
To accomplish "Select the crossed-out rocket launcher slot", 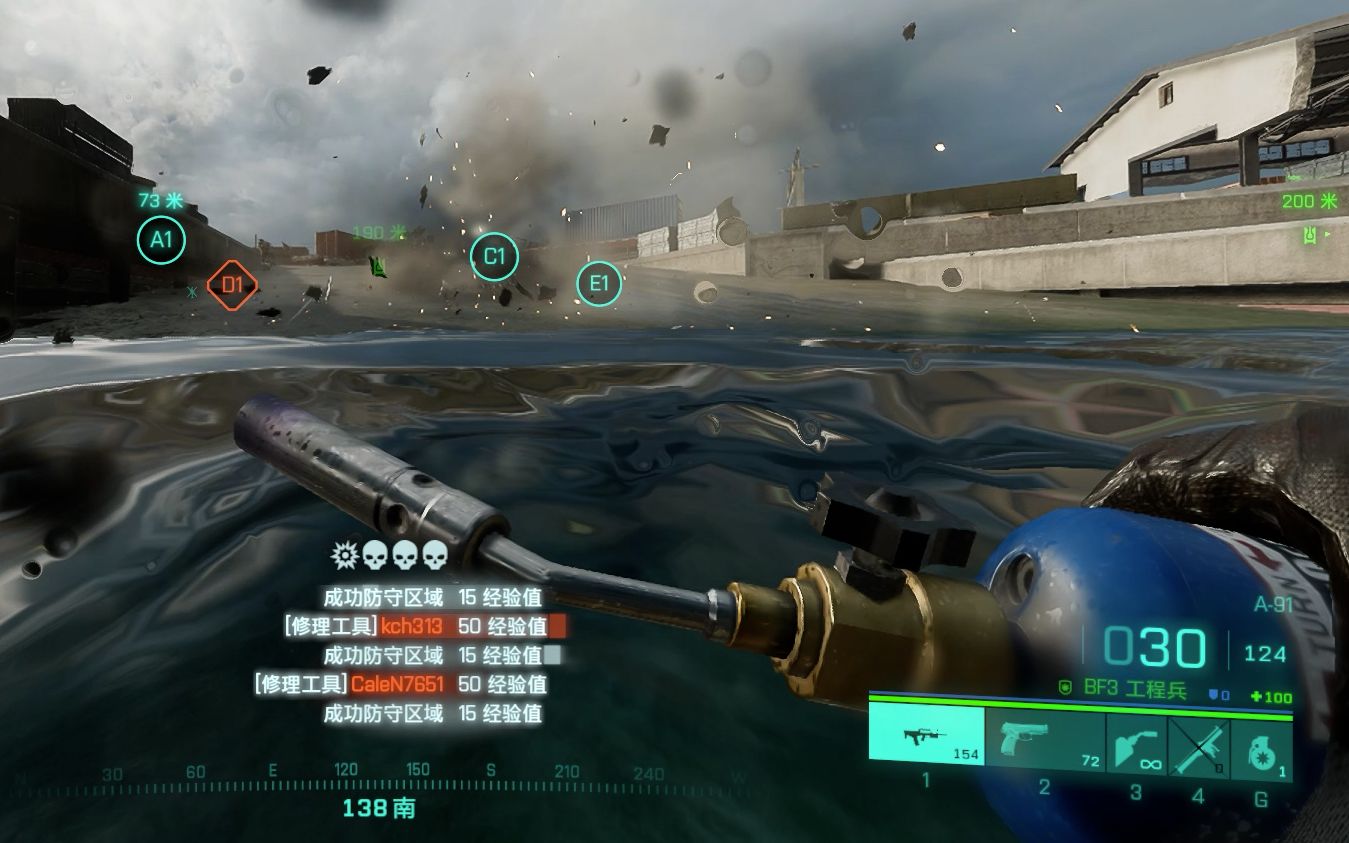I will click(1199, 745).
